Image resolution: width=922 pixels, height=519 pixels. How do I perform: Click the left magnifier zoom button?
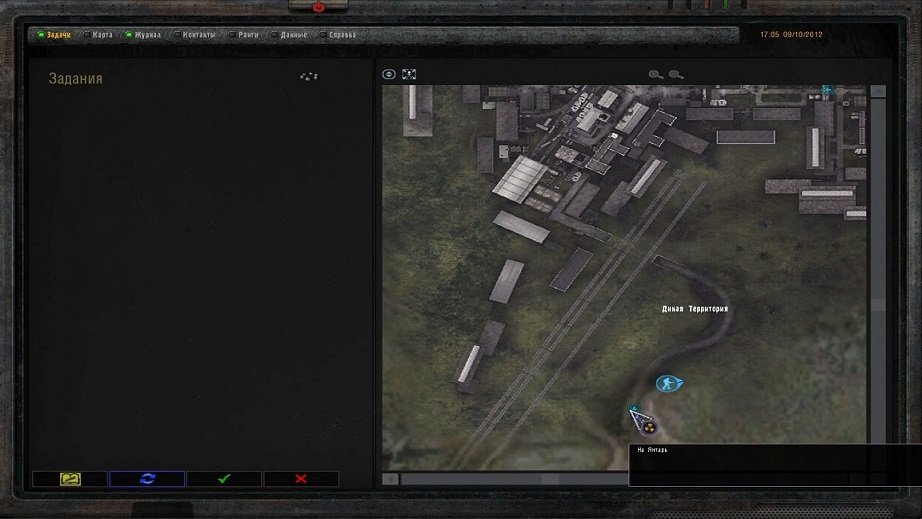coord(656,74)
